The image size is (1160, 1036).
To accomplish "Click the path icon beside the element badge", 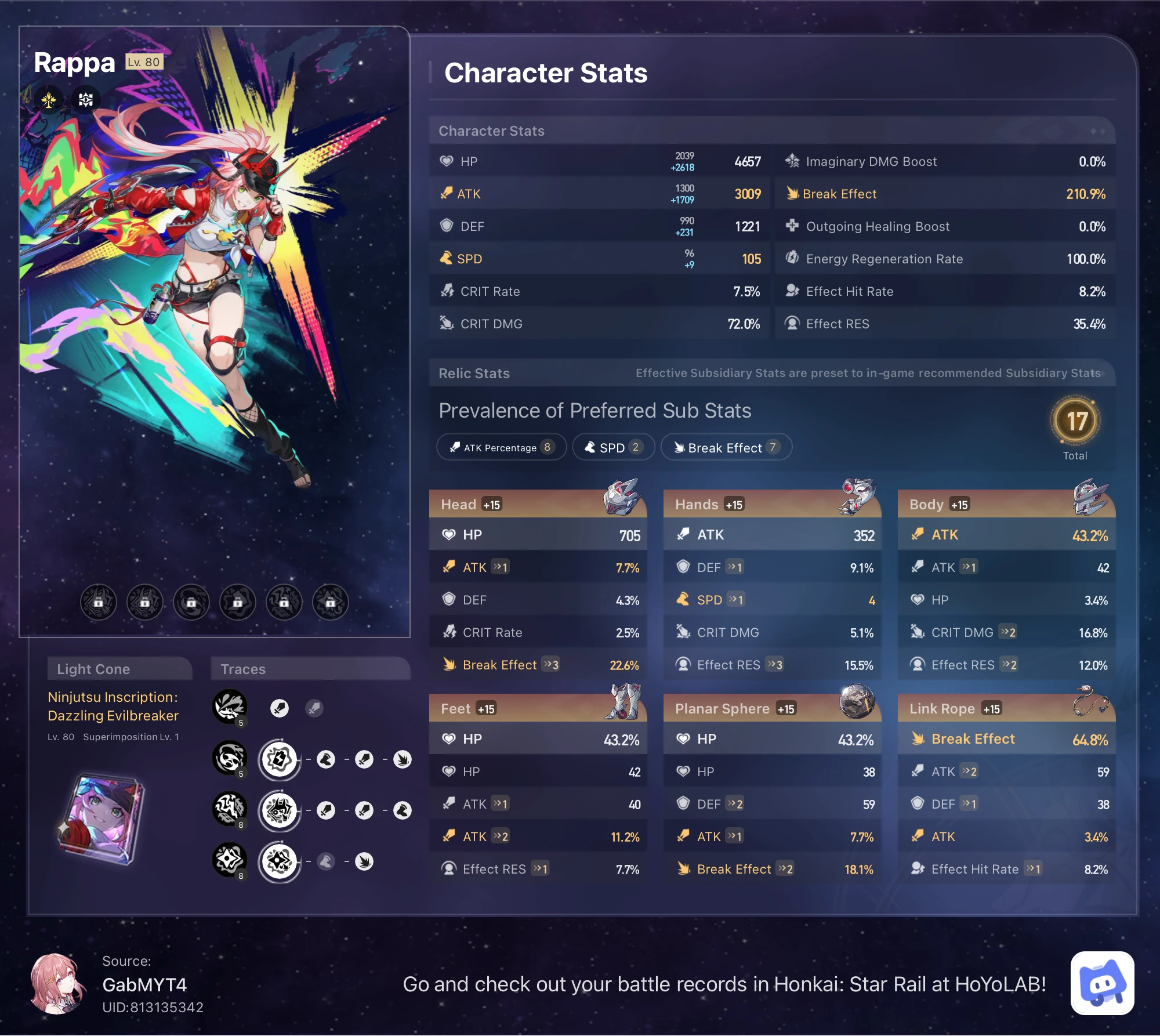I will 85,100.
